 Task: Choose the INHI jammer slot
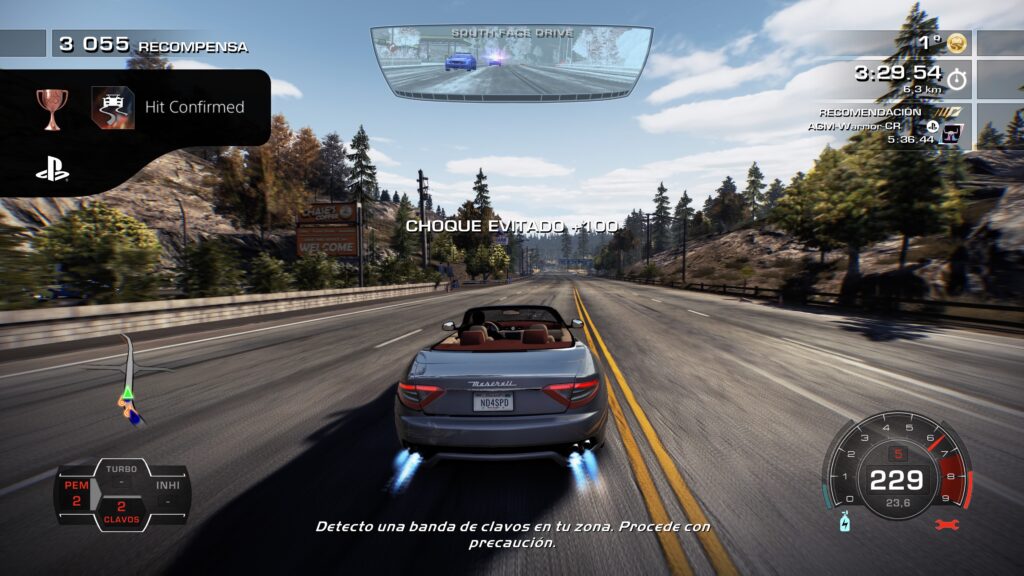tap(166, 493)
